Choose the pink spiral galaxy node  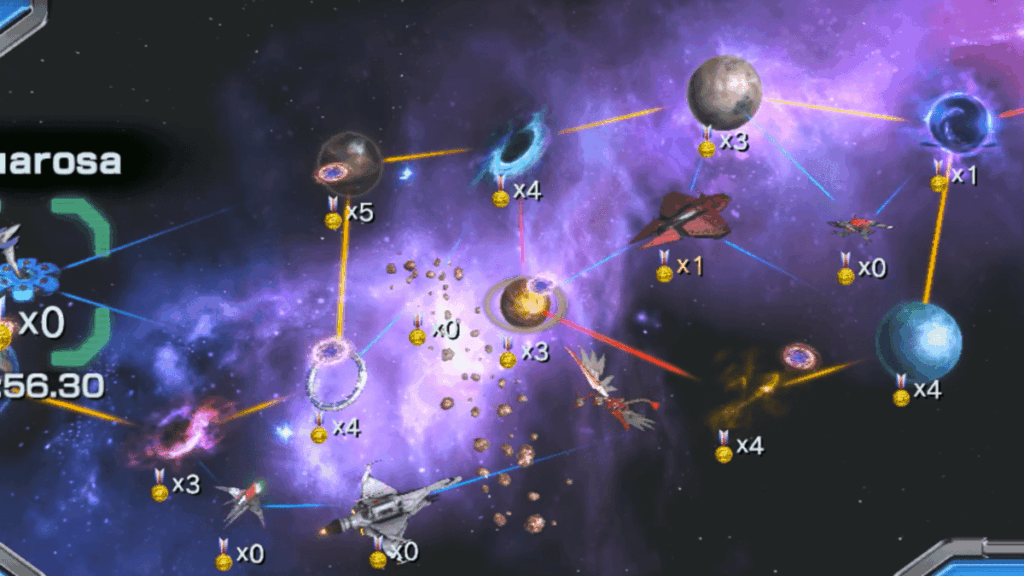tap(180, 434)
